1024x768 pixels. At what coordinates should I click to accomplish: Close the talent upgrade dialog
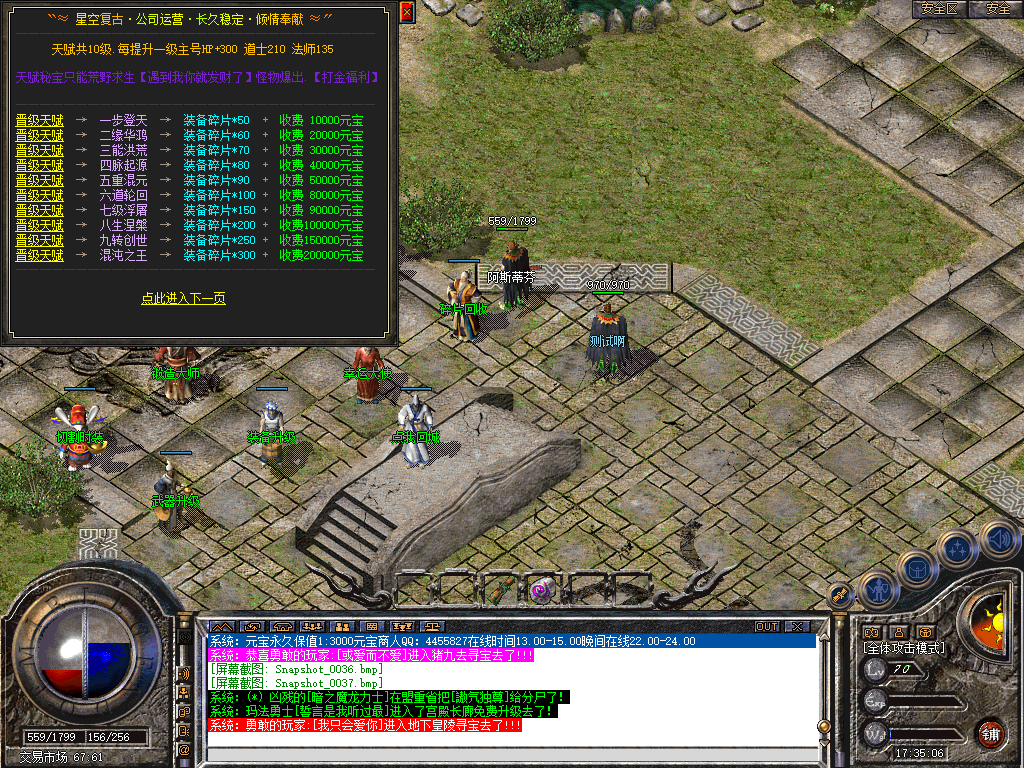(x=406, y=12)
